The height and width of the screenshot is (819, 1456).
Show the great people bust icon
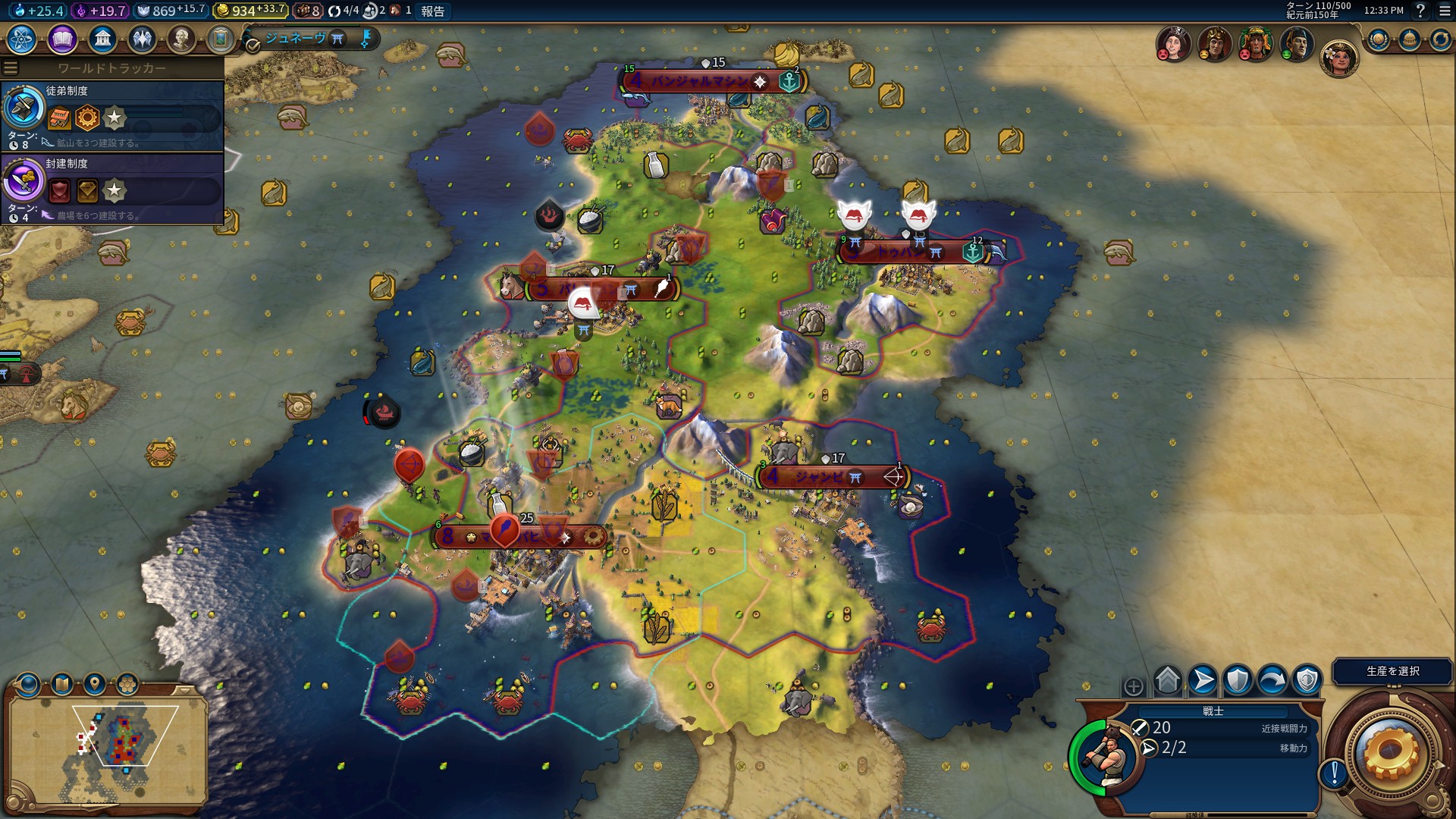coord(181,39)
